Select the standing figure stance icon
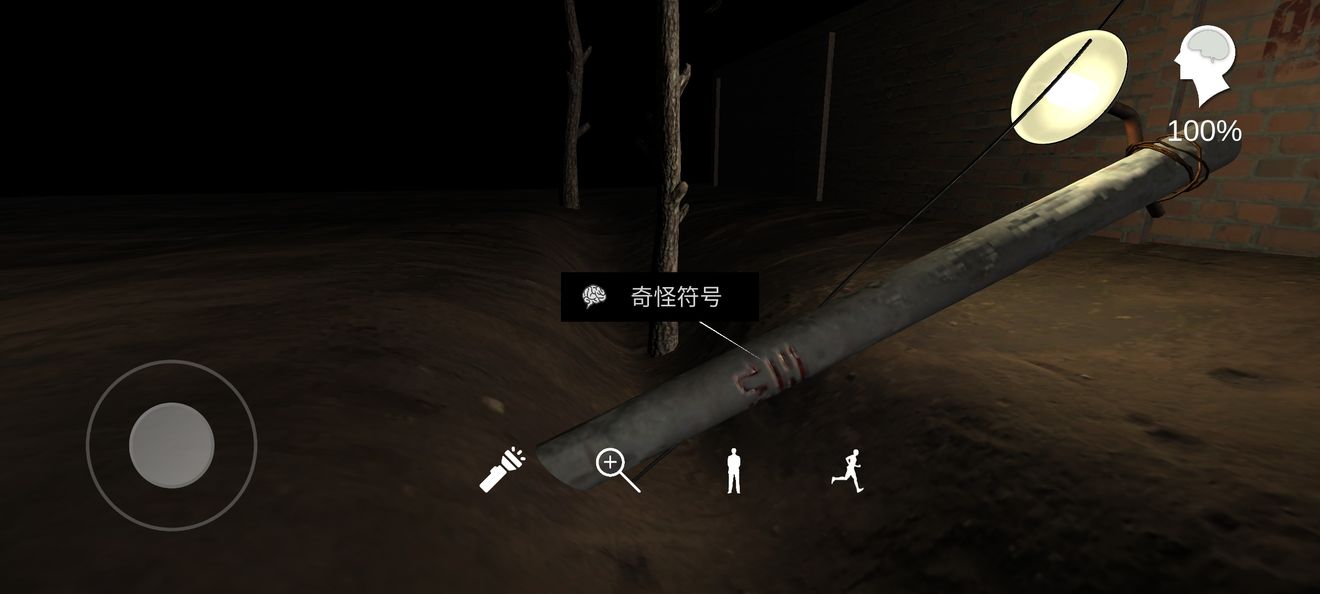1320x594 pixels. [734, 470]
